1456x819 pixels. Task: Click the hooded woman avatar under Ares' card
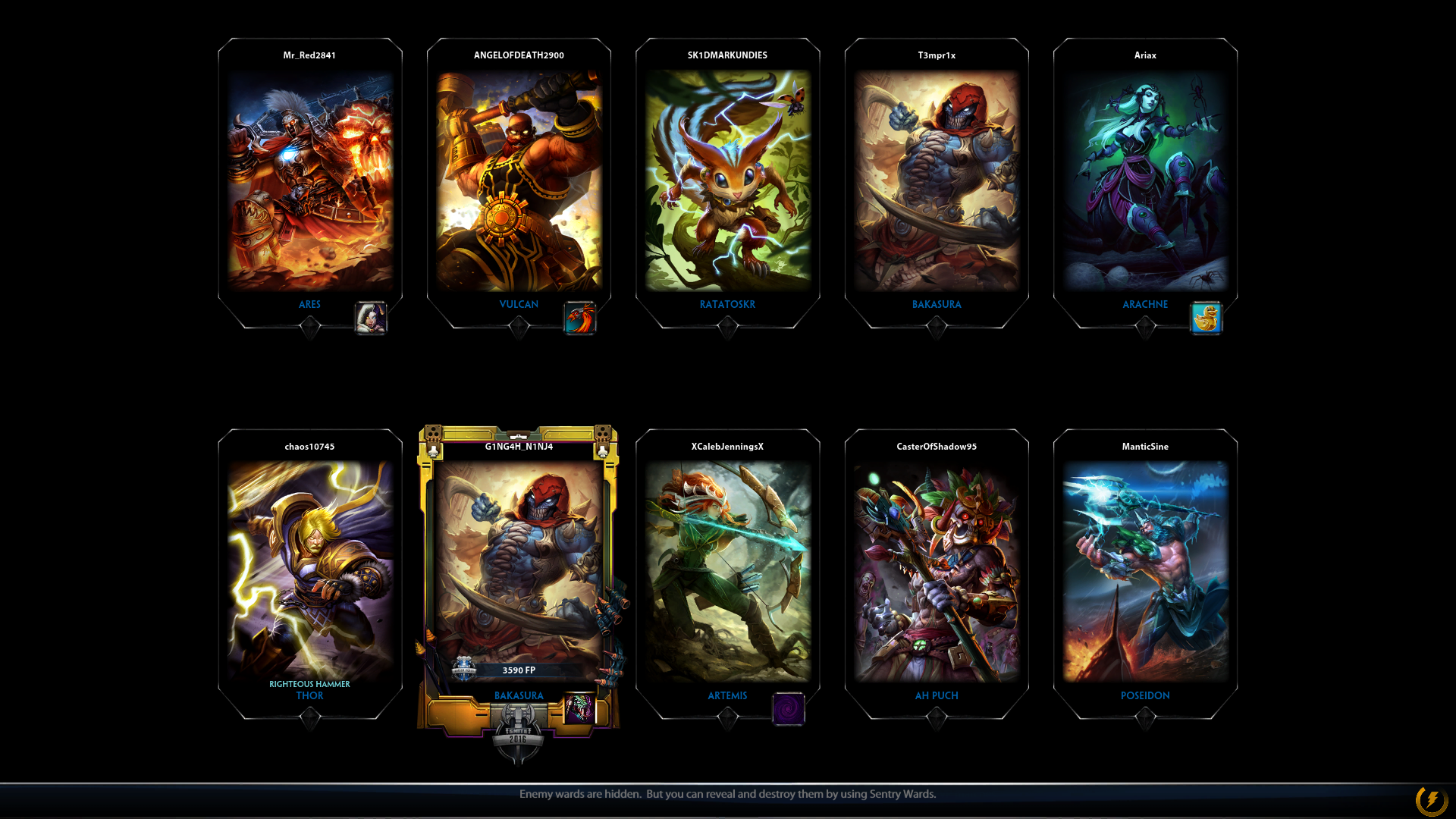coord(369,318)
